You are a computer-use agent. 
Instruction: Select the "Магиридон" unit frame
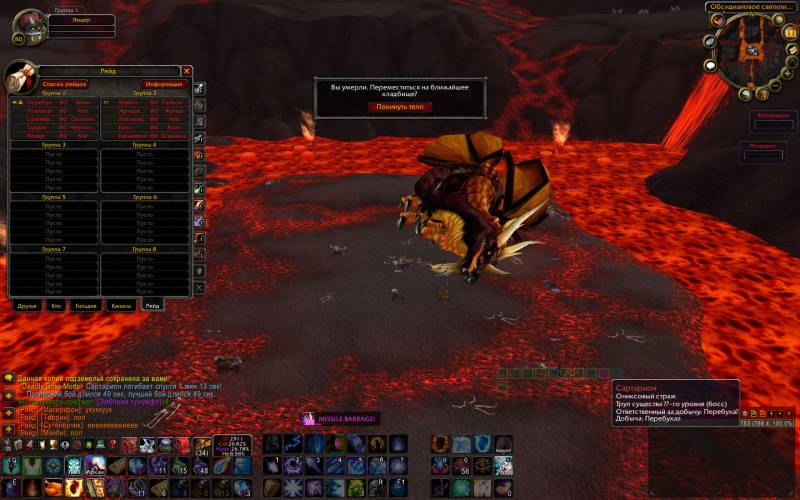[x=771, y=116]
